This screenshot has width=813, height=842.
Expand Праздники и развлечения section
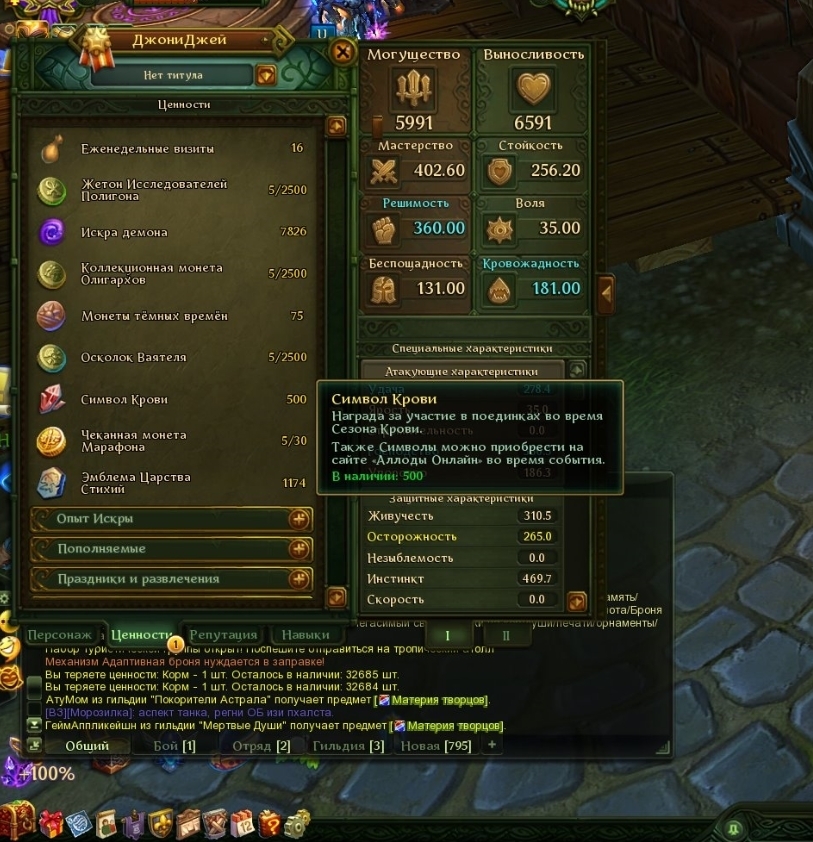(x=298, y=579)
